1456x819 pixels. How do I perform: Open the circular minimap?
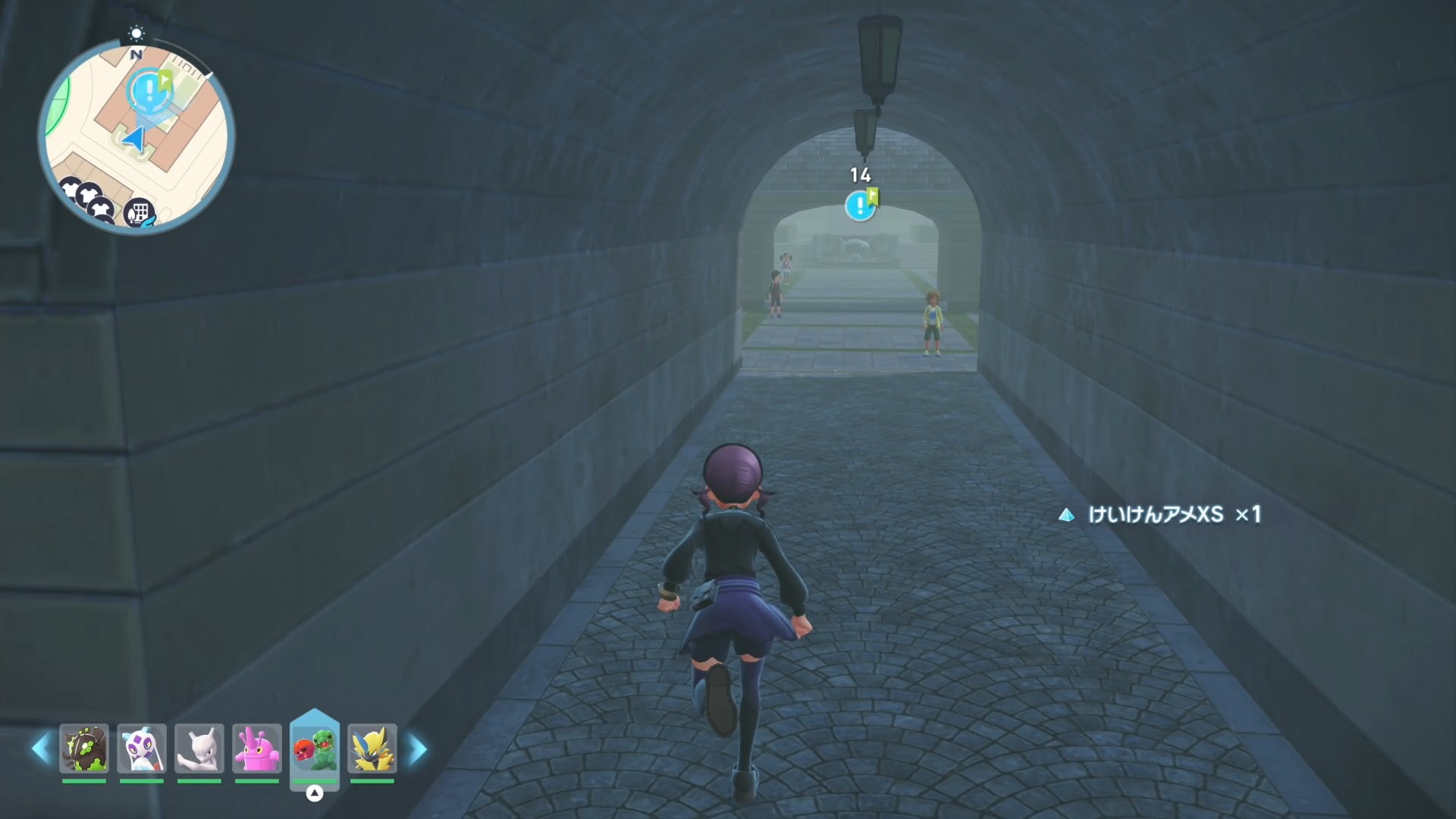click(x=136, y=137)
